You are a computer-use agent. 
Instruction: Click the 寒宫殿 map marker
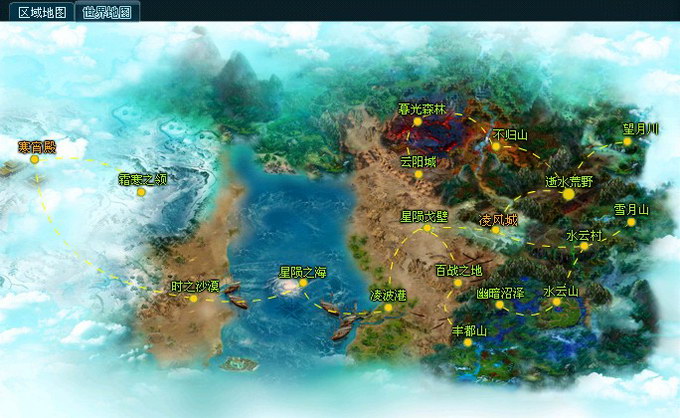(34, 159)
